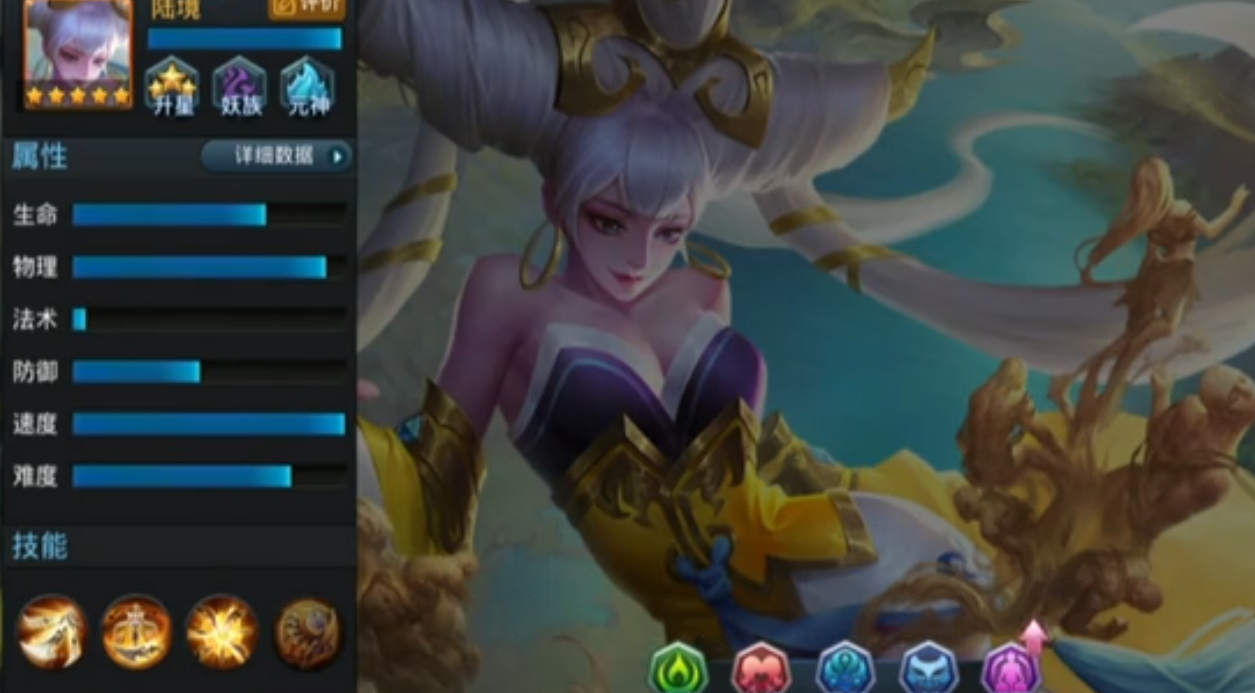Select the purple 妖族 race badge
Screen dimensions: 1255x693
coord(239,86)
